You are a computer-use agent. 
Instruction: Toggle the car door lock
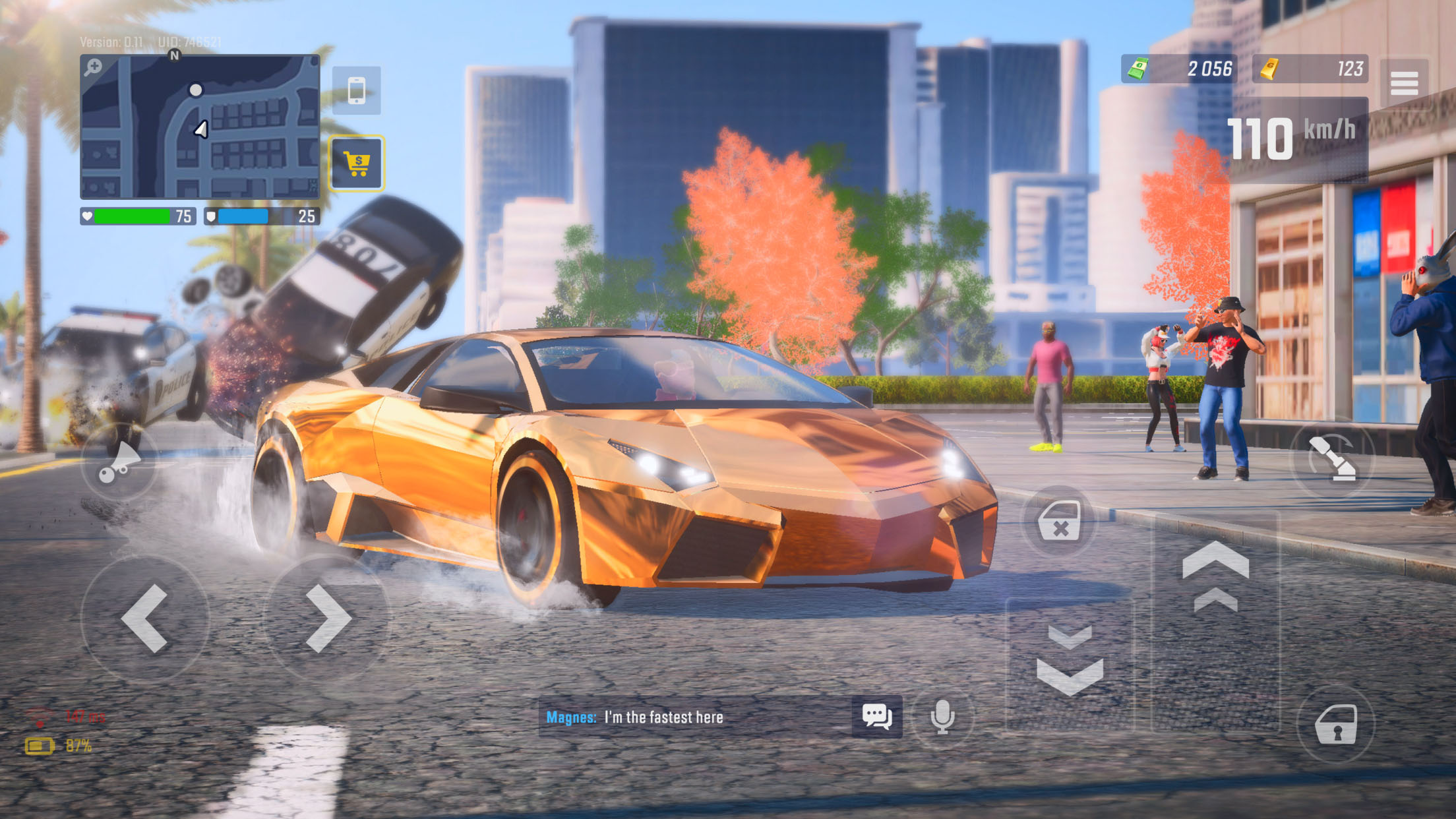click(1336, 725)
